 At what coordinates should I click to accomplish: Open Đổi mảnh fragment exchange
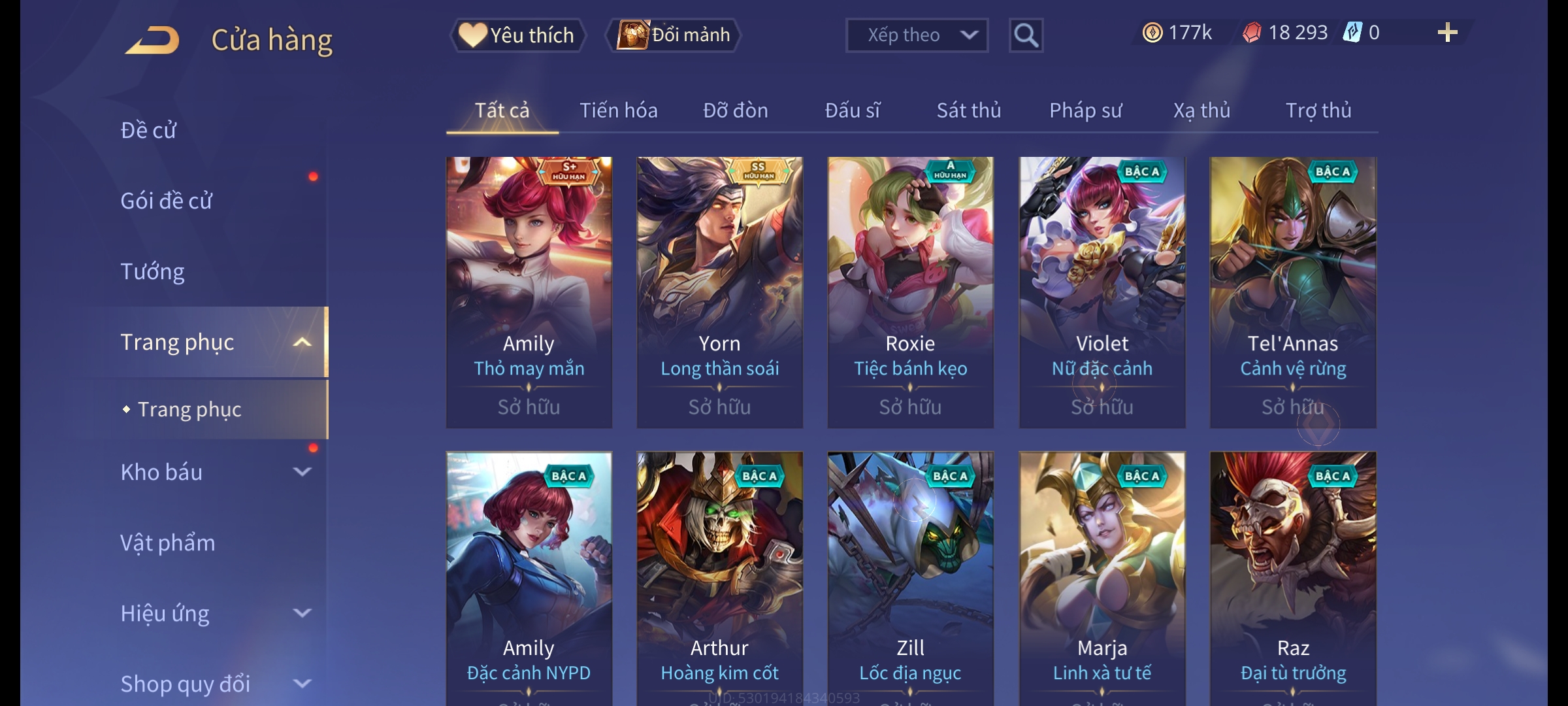click(x=674, y=35)
